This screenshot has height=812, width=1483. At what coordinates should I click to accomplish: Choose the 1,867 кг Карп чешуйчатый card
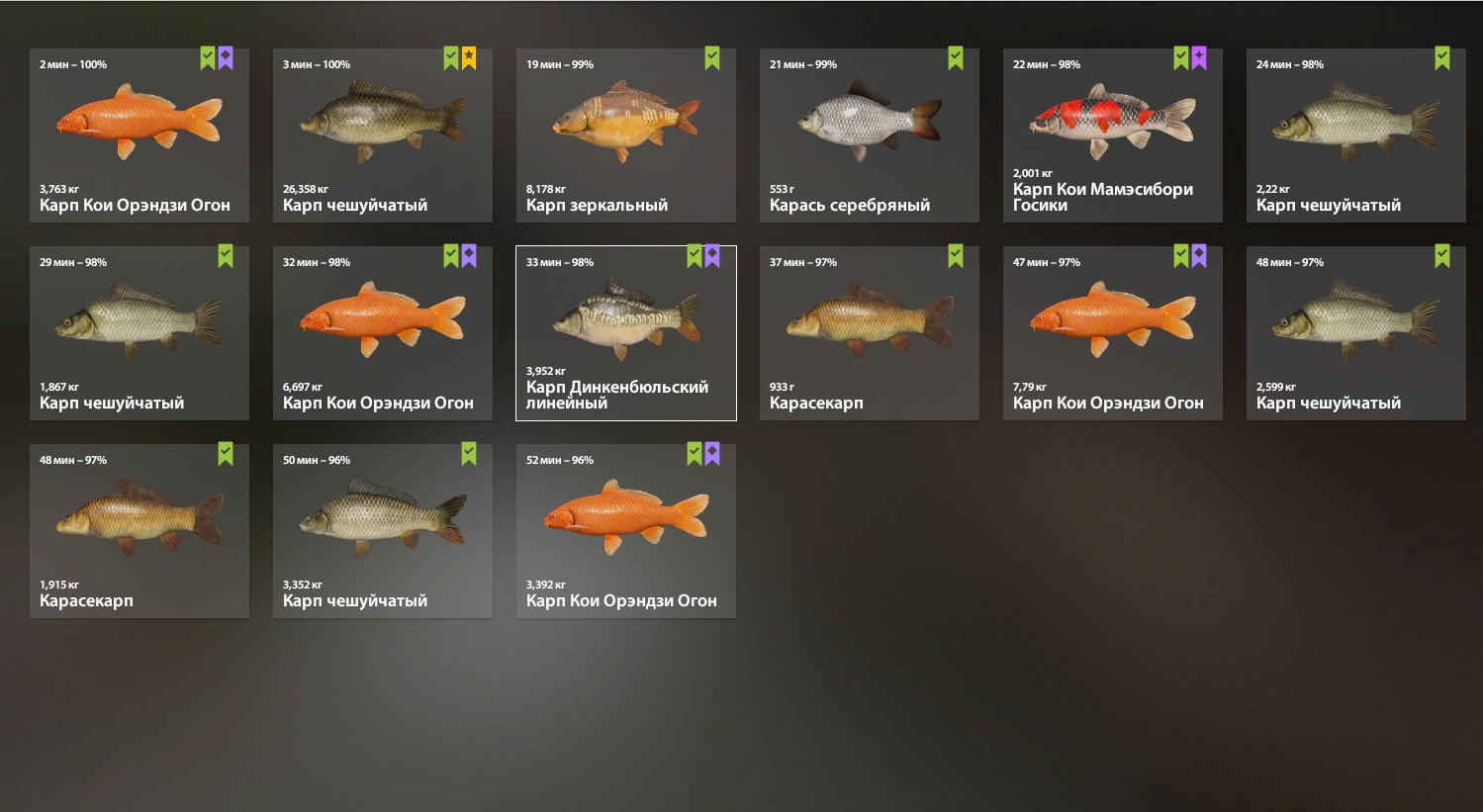pyautogui.click(x=139, y=333)
